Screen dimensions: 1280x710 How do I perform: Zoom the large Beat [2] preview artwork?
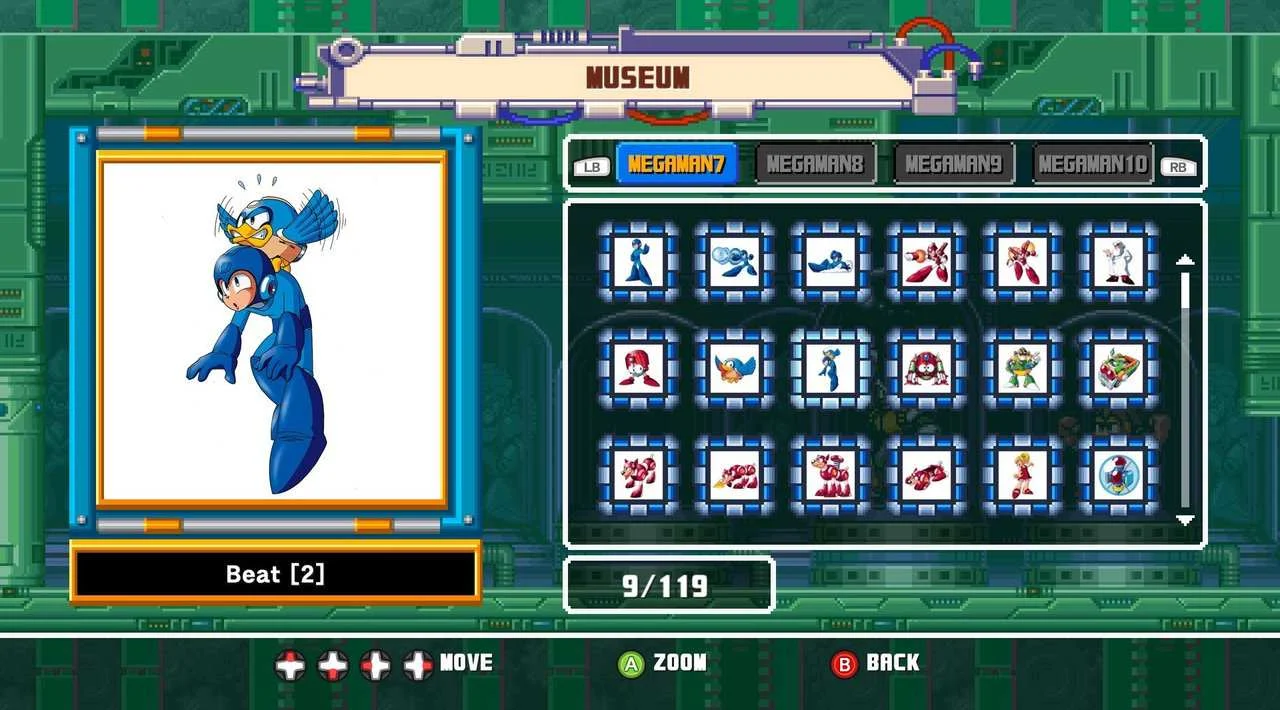(272, 330)
